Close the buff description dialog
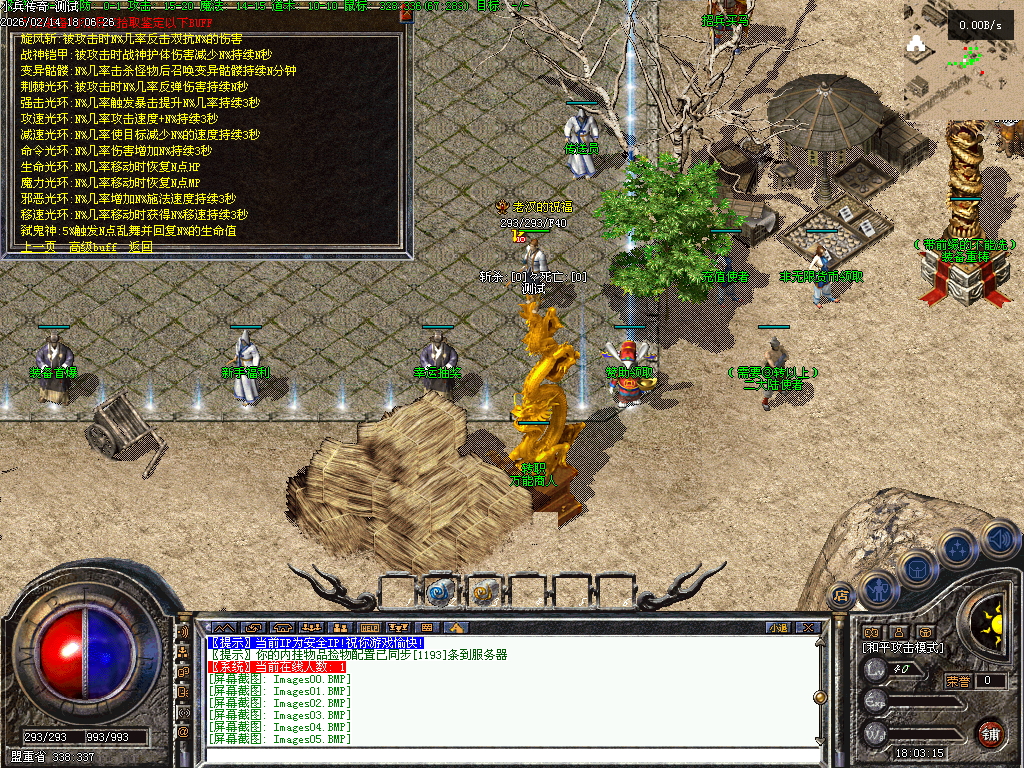Image resolution: width=1024 pixels, height=768 pixels. click(405, 15)
